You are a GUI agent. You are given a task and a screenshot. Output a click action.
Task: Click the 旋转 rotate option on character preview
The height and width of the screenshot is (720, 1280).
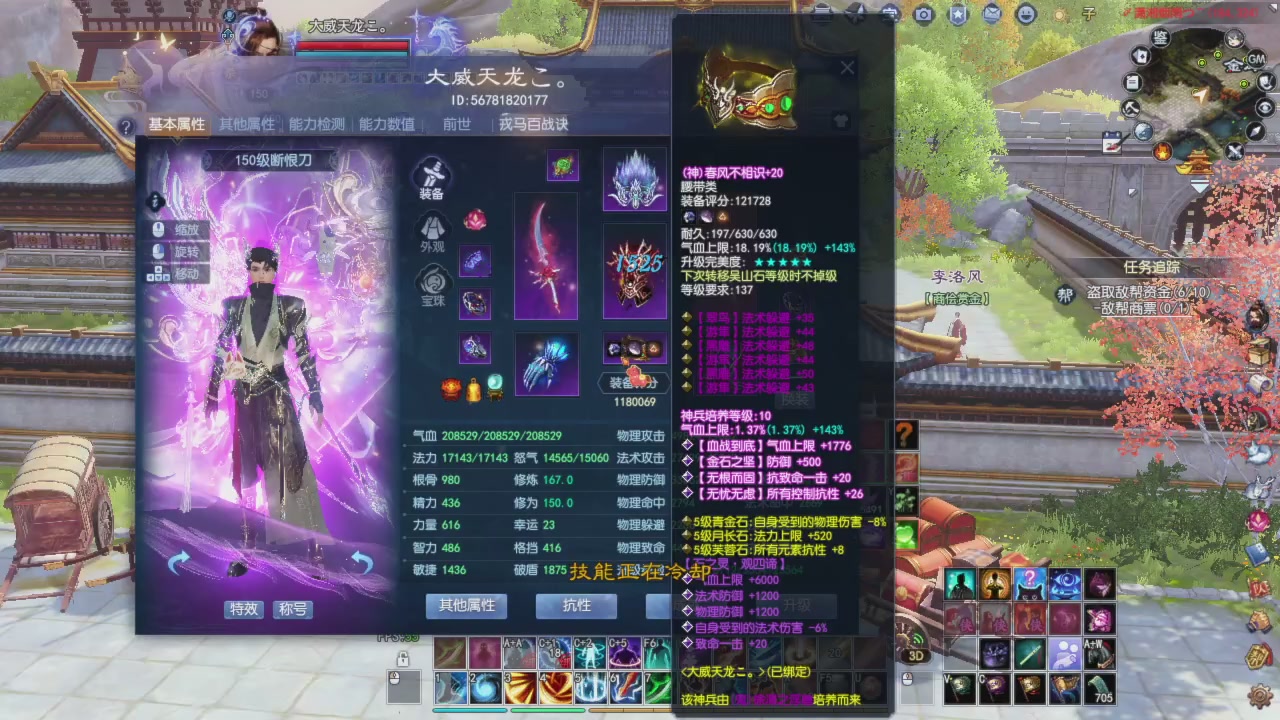pyautogui.click(x=176, y=250)
